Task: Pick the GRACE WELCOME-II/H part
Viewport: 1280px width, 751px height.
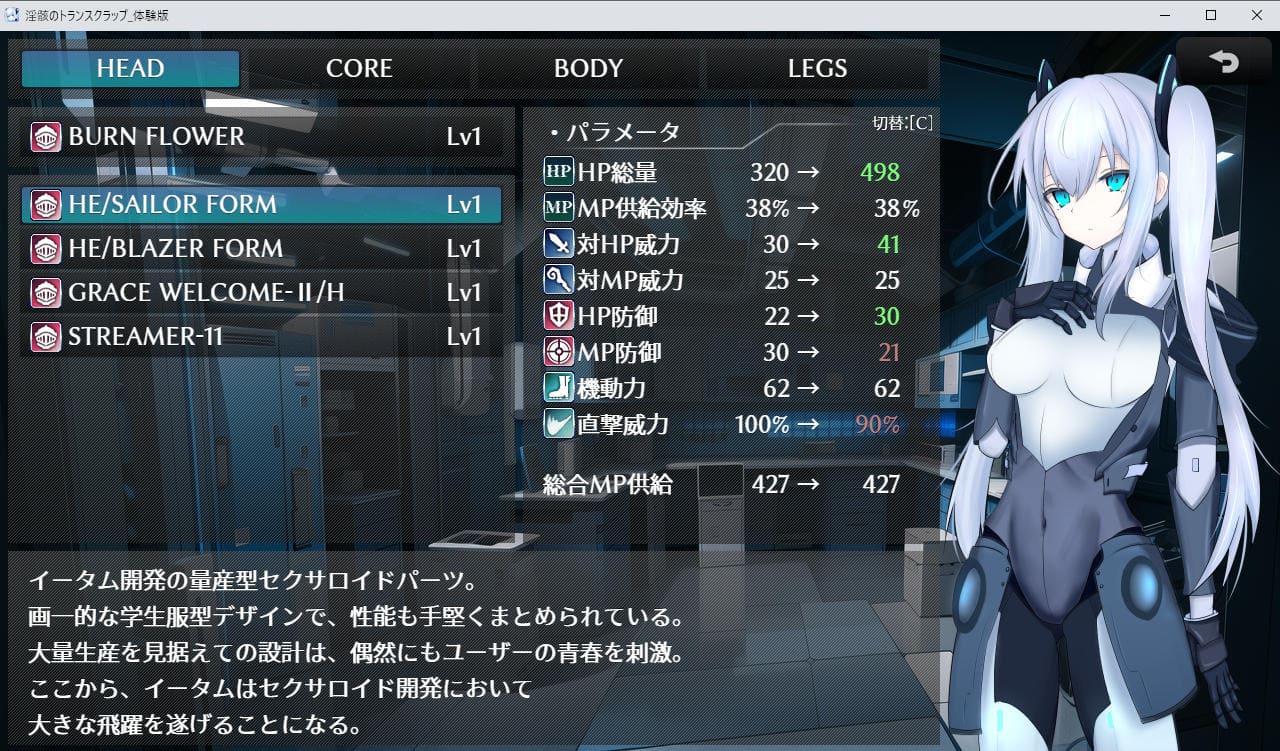Action: (x=262, y=293)
